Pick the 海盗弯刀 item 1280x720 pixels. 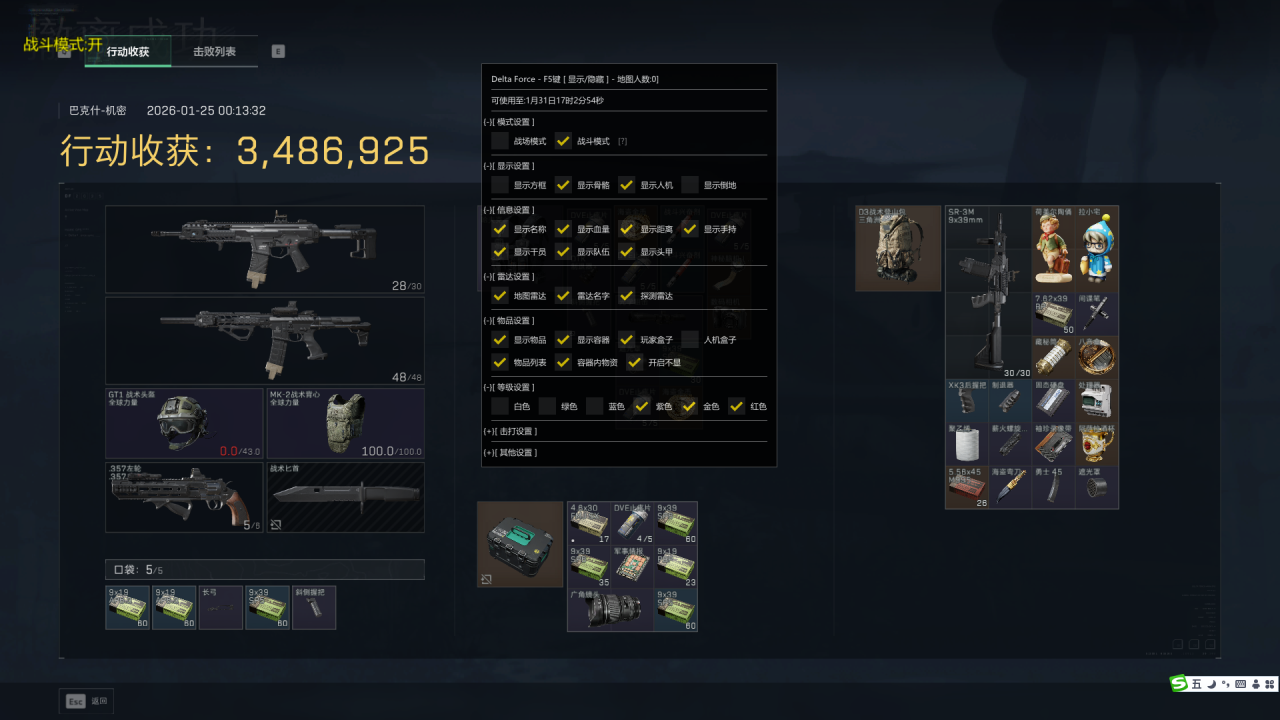1010,487
